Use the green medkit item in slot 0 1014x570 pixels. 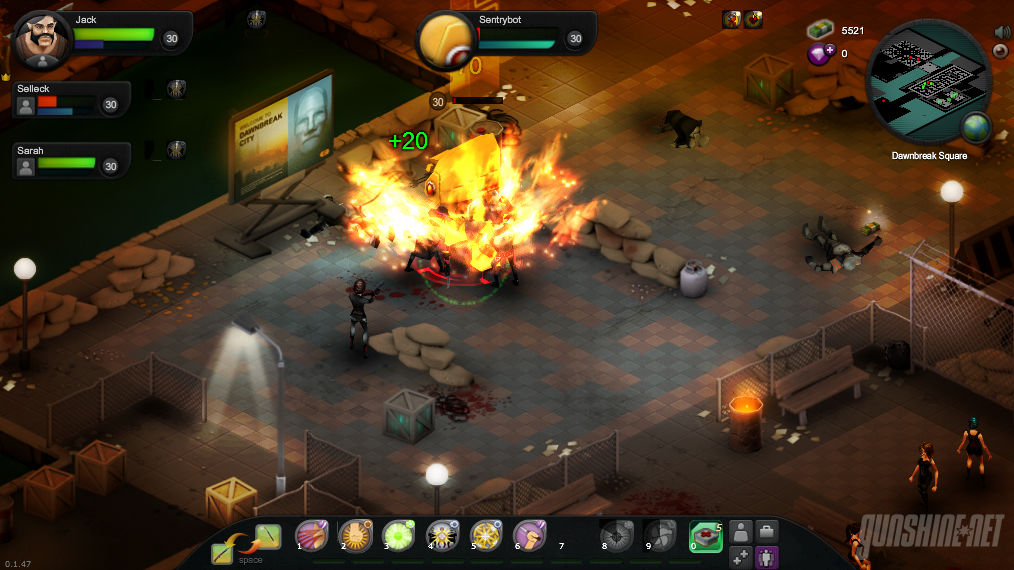[706, 536]
